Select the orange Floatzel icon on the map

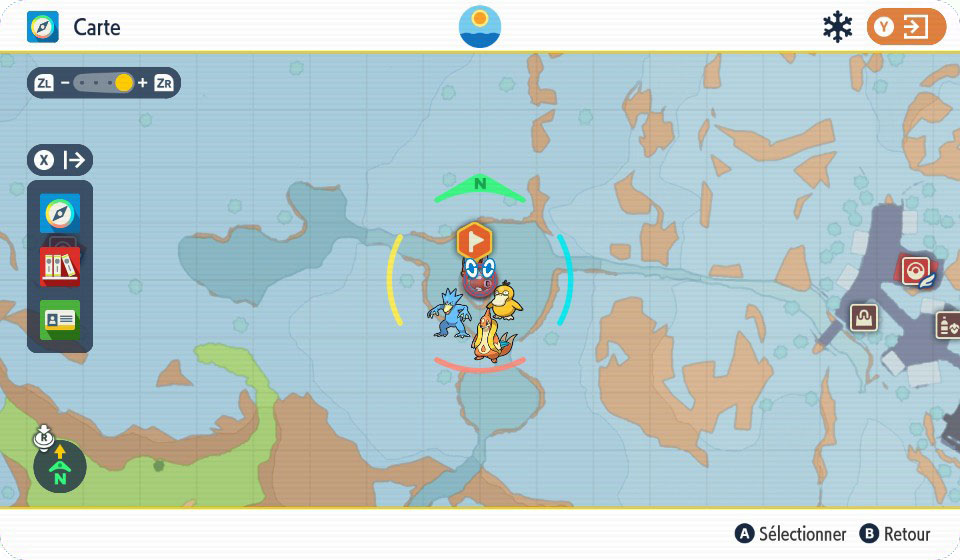click(x=491, y=337)
